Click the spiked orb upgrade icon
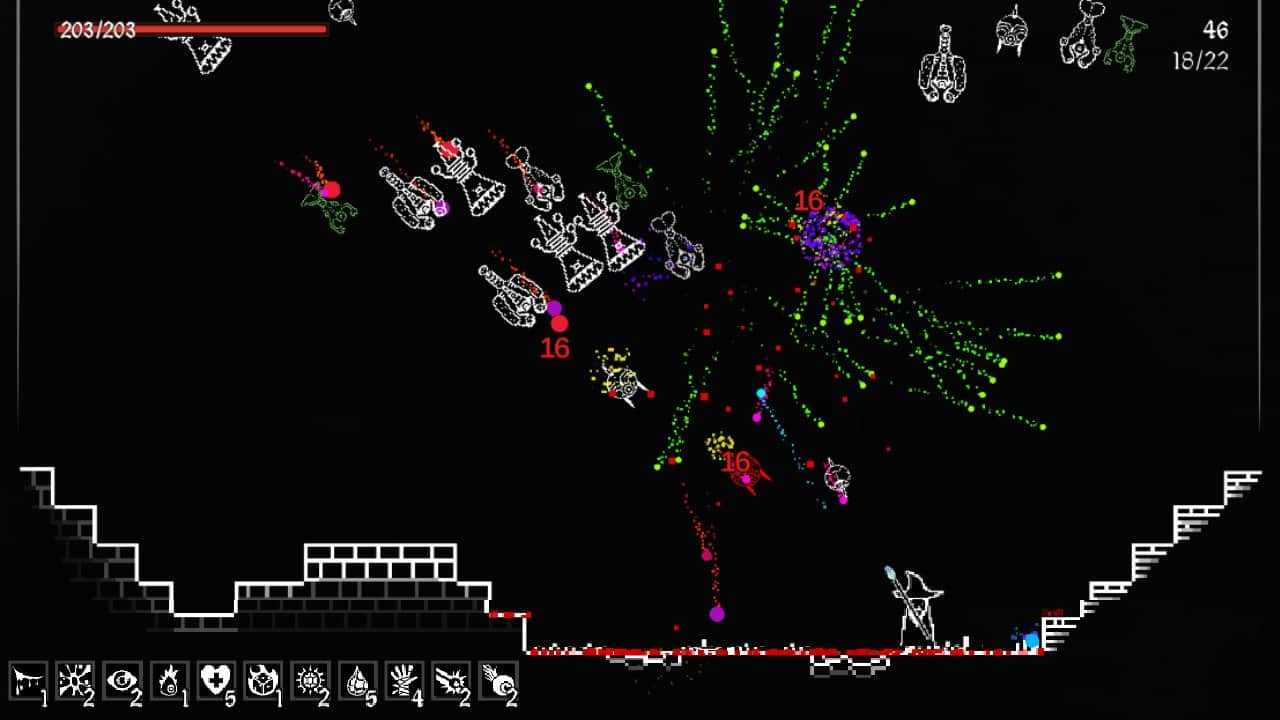Screen dimensions: 1280x720 310,680
